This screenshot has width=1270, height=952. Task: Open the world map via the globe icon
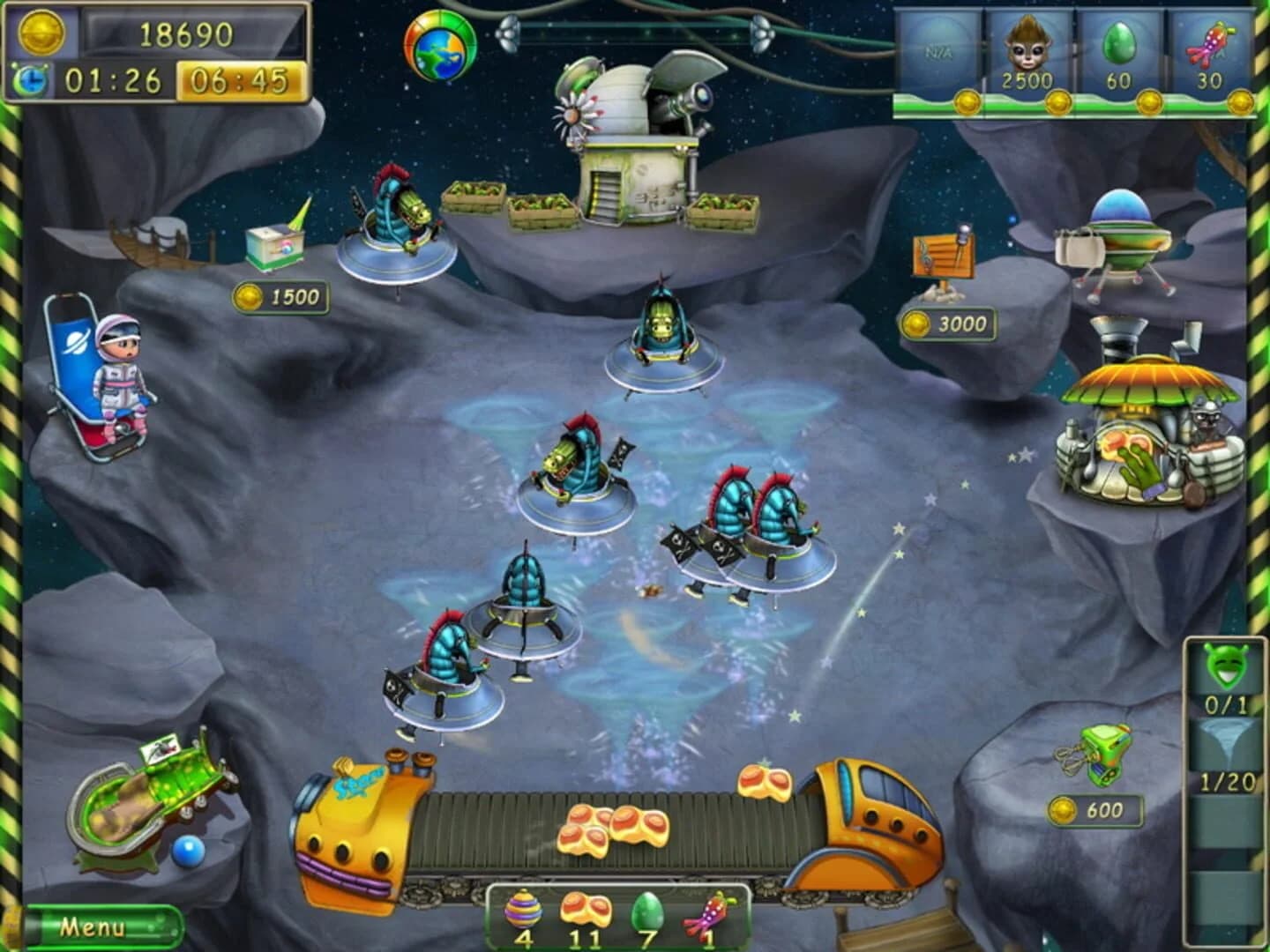tap(438, 46)
